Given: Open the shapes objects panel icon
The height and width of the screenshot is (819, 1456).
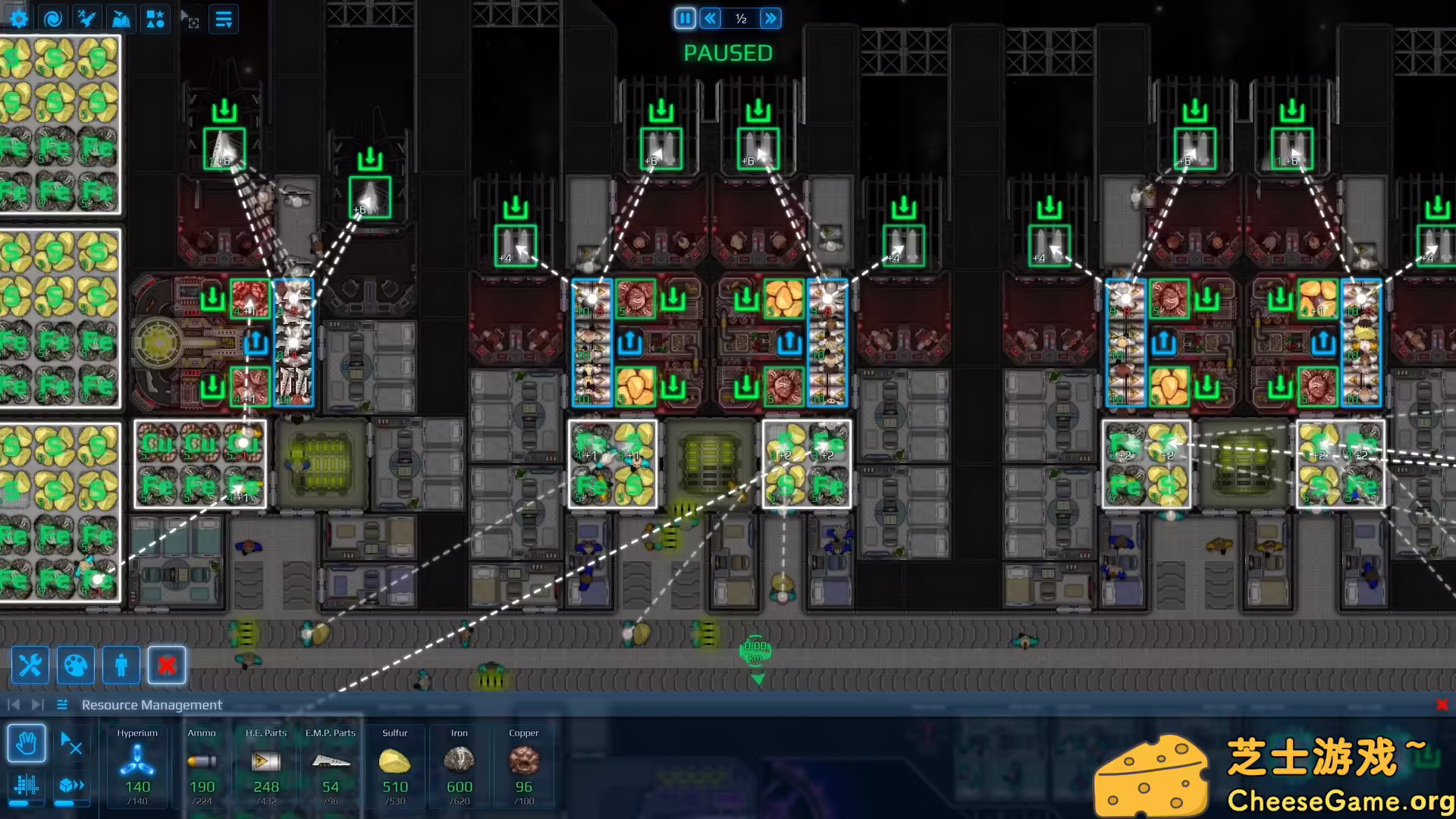Looking at the screenshot, I should (155, 18).
